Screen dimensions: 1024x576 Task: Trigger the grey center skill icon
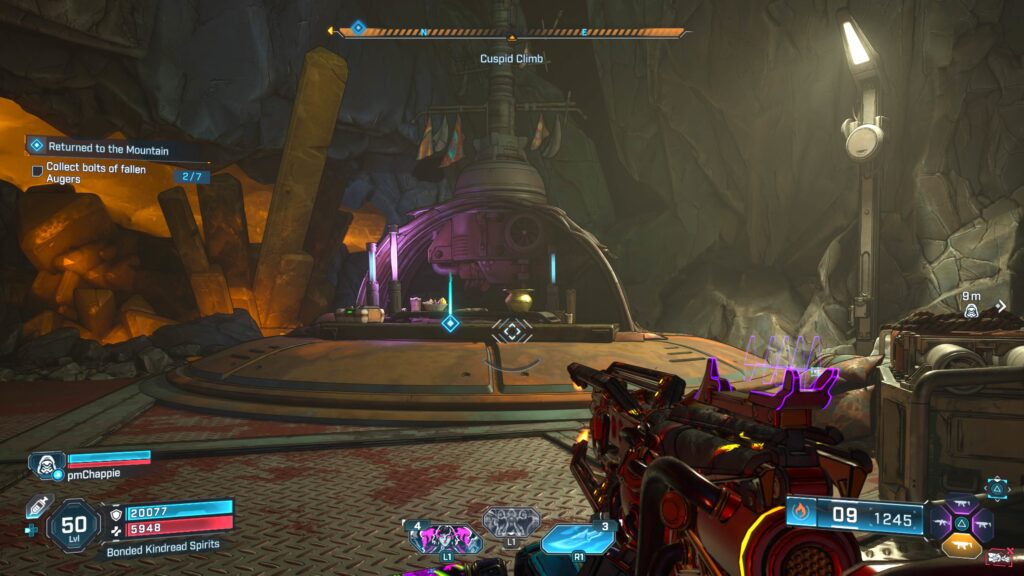tap(512, 523)
